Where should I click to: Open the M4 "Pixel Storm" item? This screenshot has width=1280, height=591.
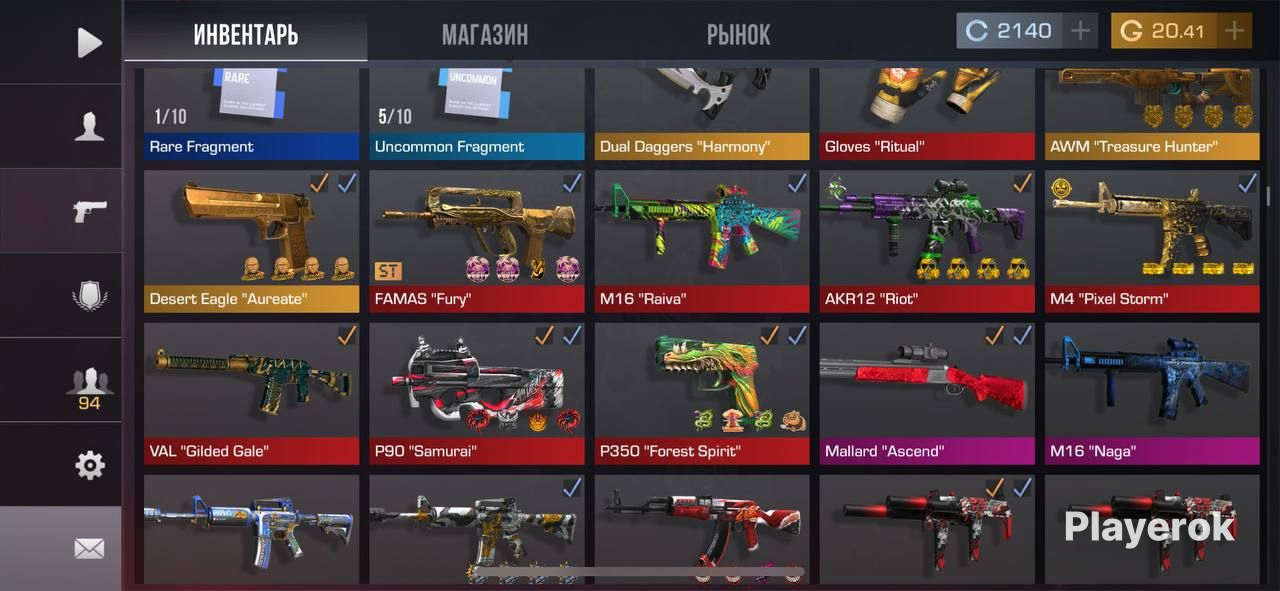pyautogui.click(x=1152, y=241)
